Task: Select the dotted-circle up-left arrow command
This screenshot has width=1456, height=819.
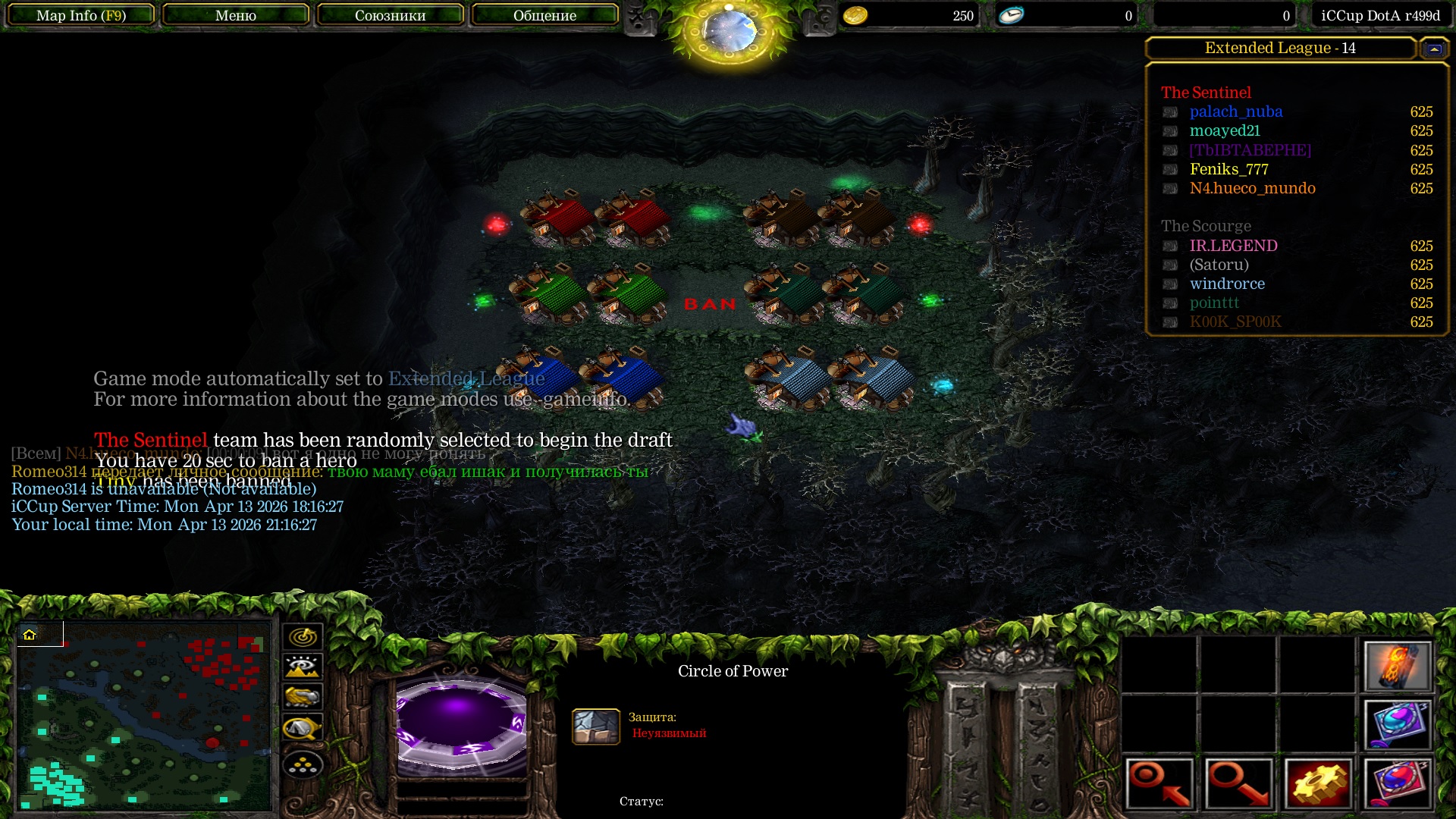Action: pos(1159,783)
